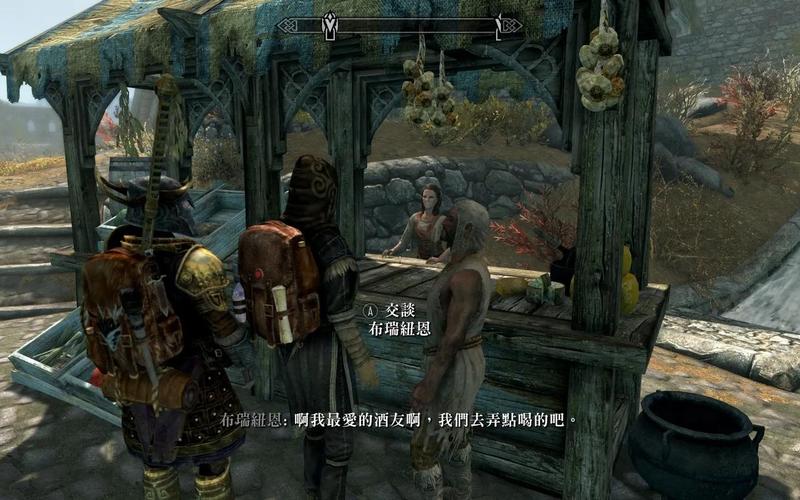Select the location marker on the compass

pyautogui.click(x=329, y=22)
